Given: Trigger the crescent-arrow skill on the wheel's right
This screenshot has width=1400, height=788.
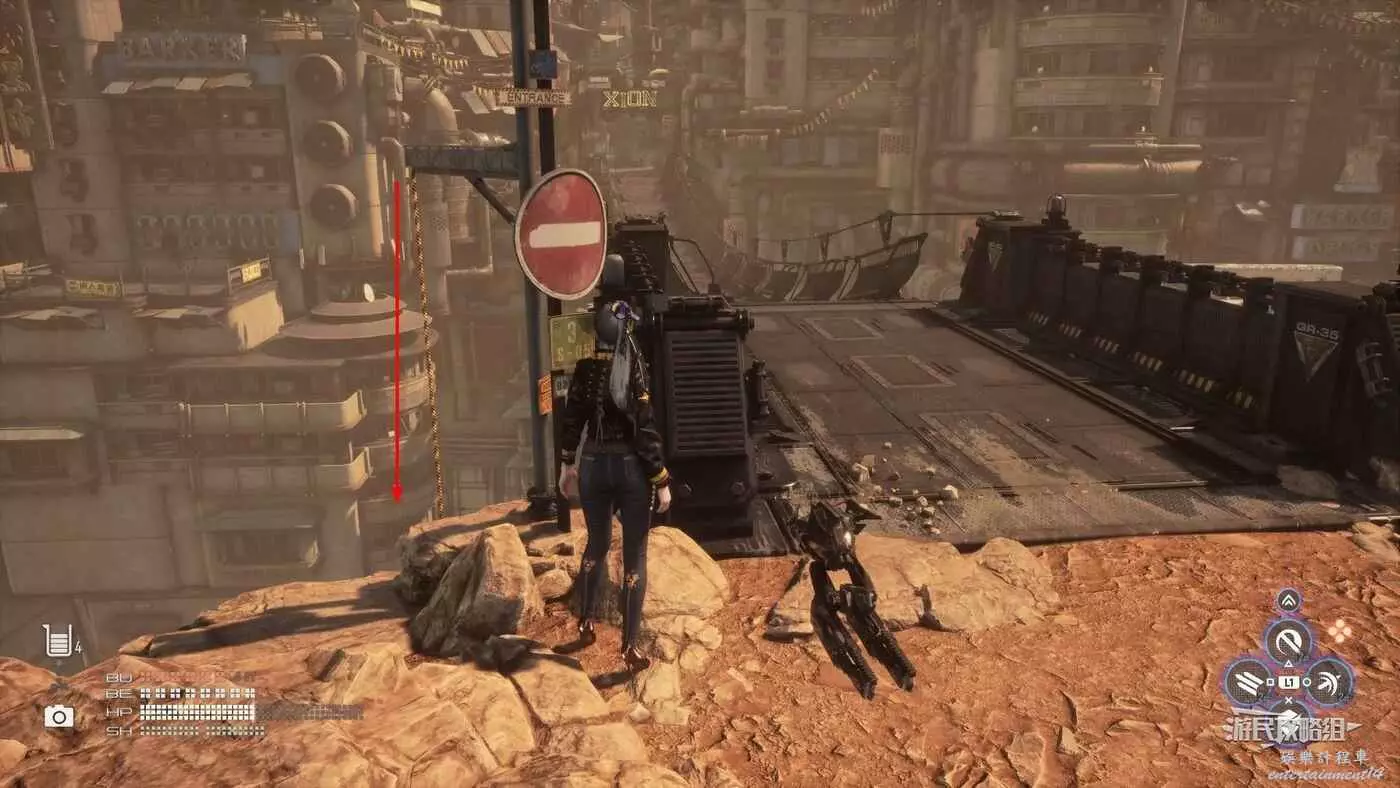Looking at the screenshot, I should coord(1329,682).
